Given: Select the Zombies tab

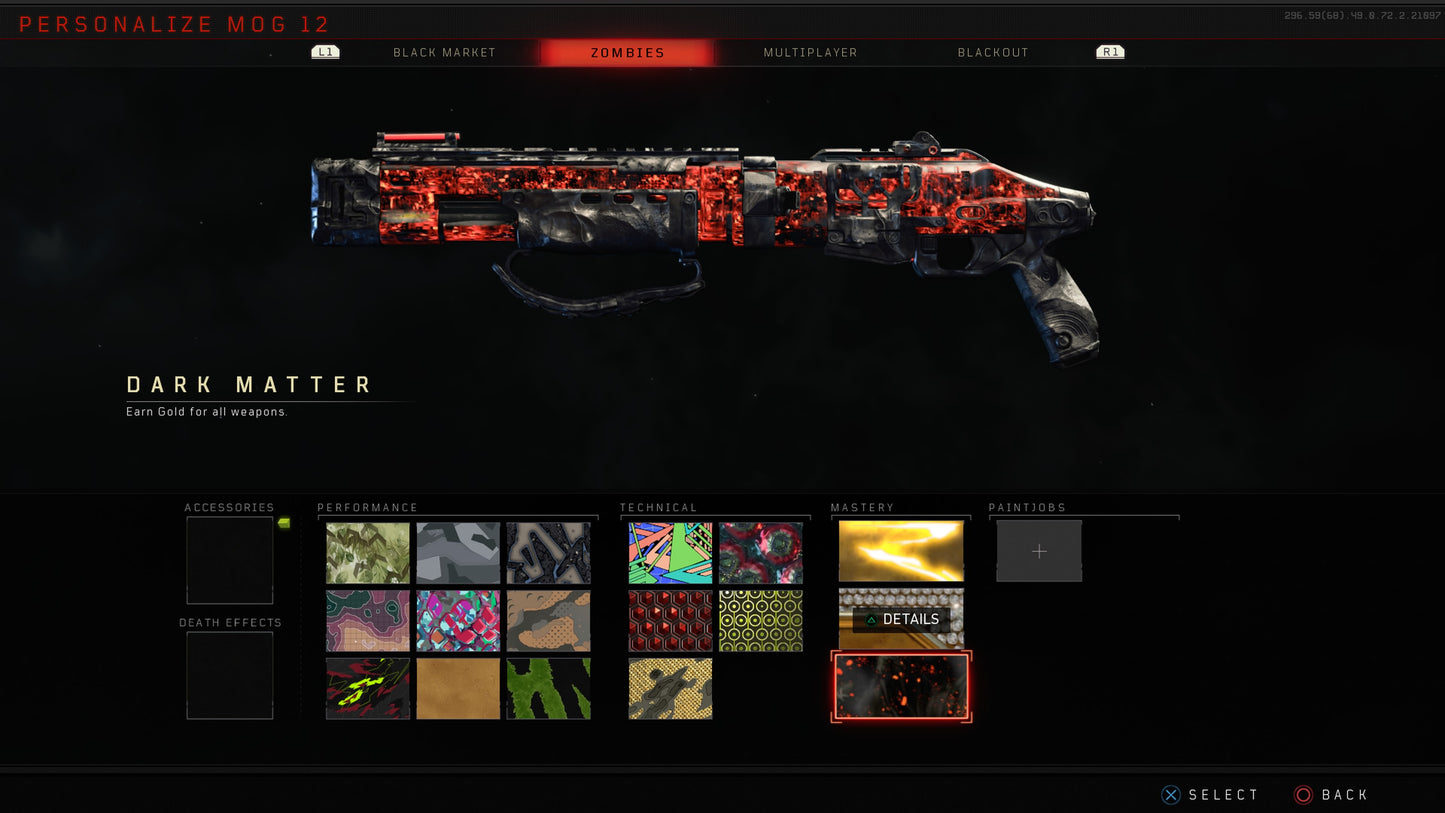Looking at the screenshot, I should click(x=627, y=53).
